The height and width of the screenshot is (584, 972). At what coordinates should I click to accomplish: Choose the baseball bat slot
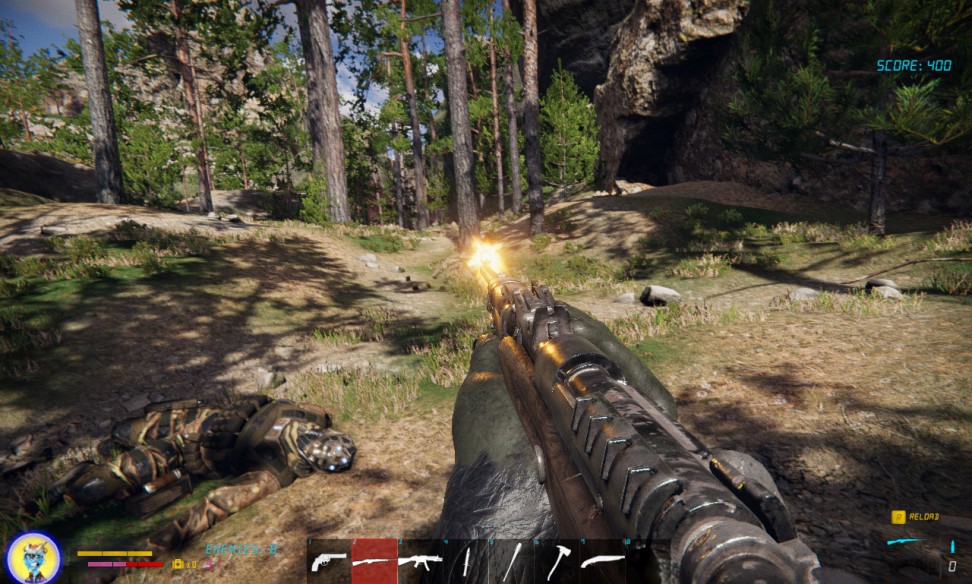pos(511,561)
